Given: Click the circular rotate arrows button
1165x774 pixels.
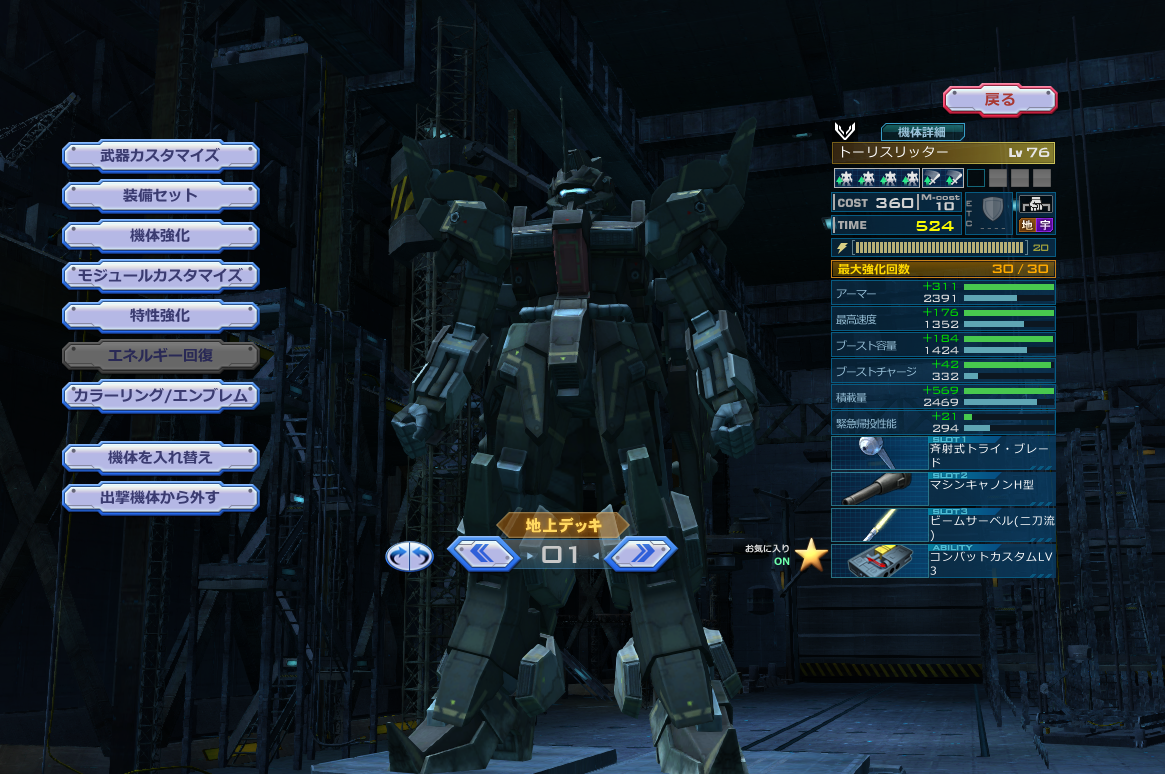Looking at the screenshot, I should (409, 556).
